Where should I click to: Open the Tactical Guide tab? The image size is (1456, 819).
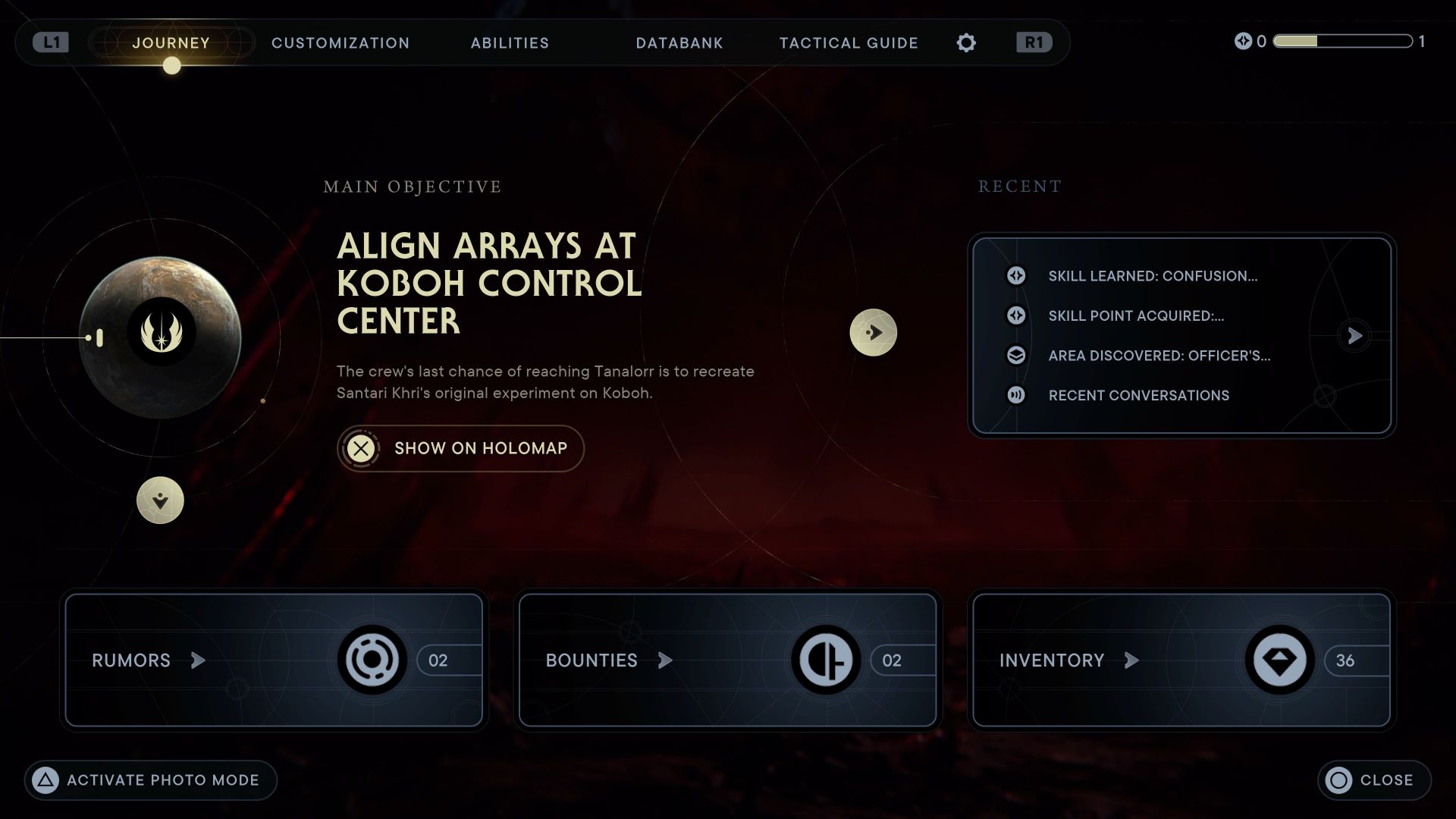(848, 43)
